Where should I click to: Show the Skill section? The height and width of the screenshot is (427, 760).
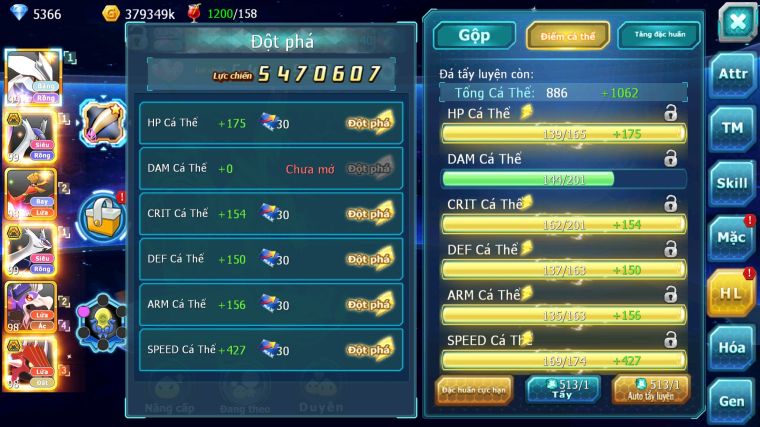[x=732, y=183]
